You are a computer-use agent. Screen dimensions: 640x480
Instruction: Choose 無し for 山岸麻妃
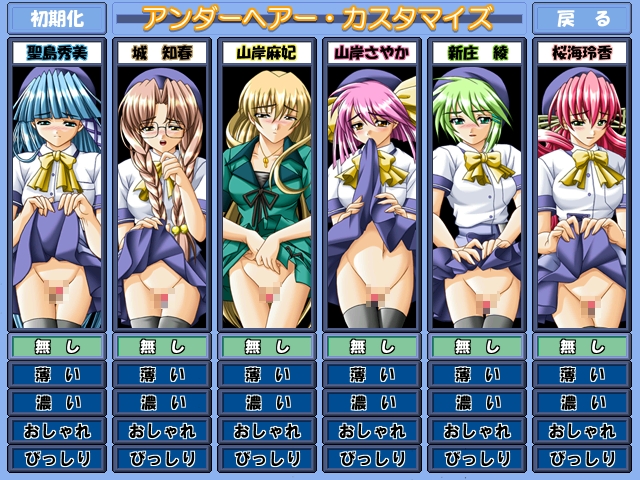pyautogui.click(x=266, y=347)
